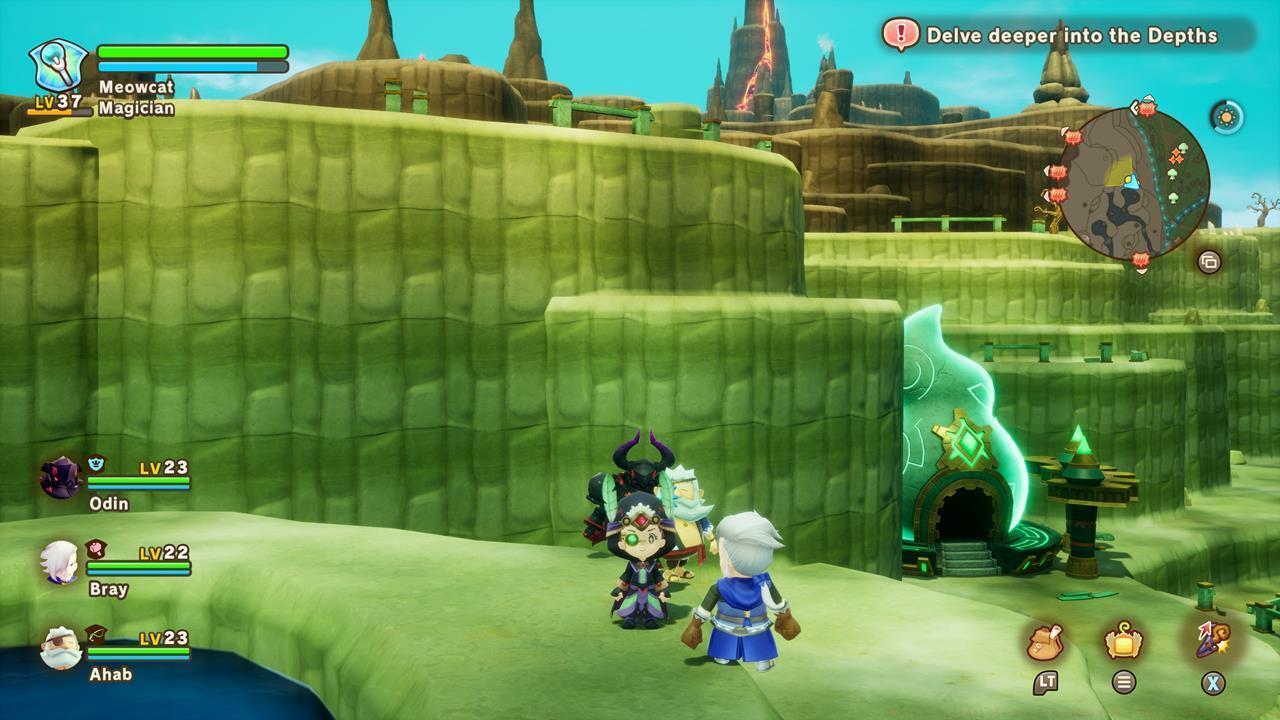The image size is (1280, 720).
Task: Click the Meowcat name label
Action: [x=138, y=87]
